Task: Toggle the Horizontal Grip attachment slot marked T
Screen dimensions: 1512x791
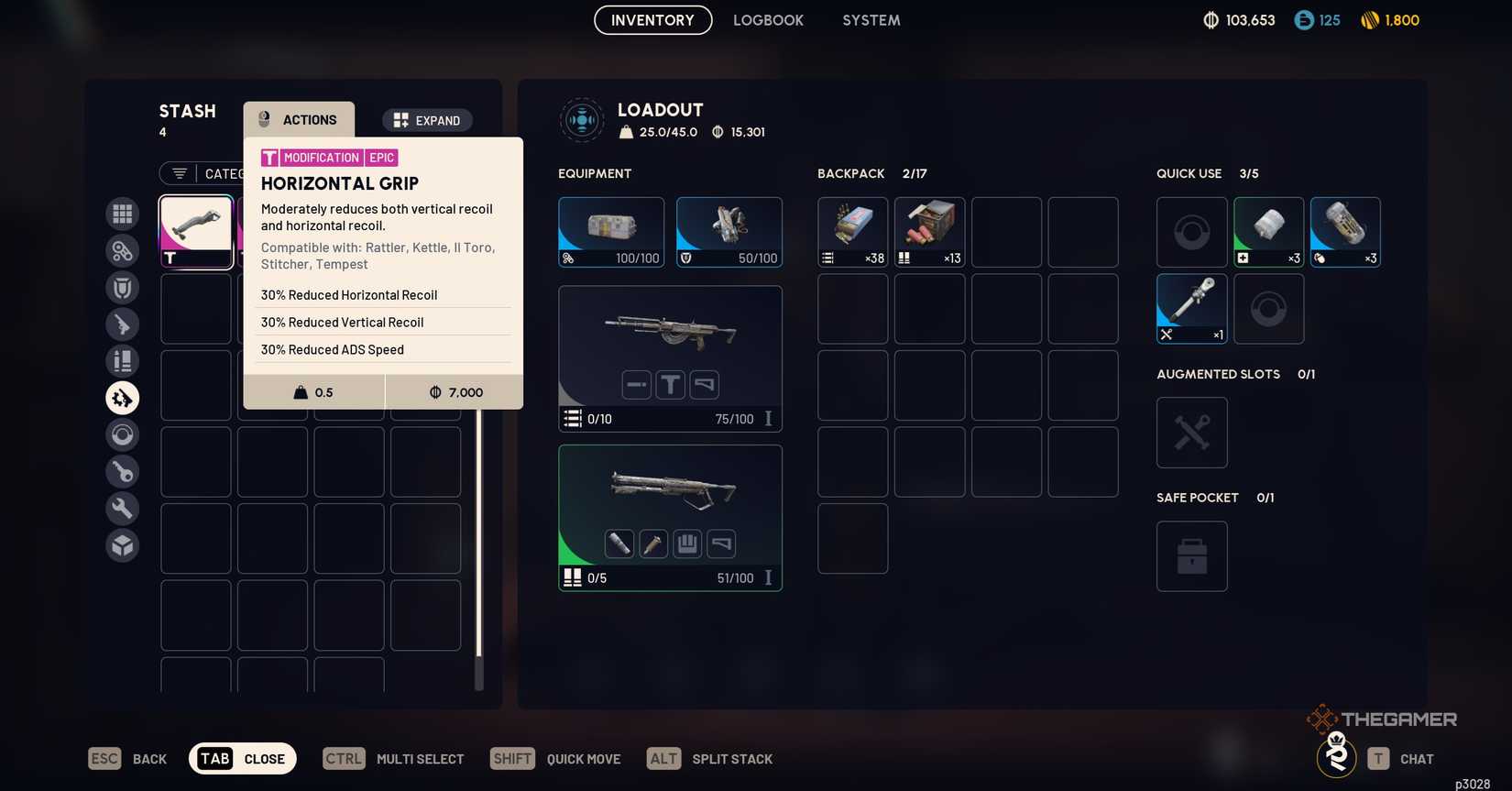Action: (670, 384)
